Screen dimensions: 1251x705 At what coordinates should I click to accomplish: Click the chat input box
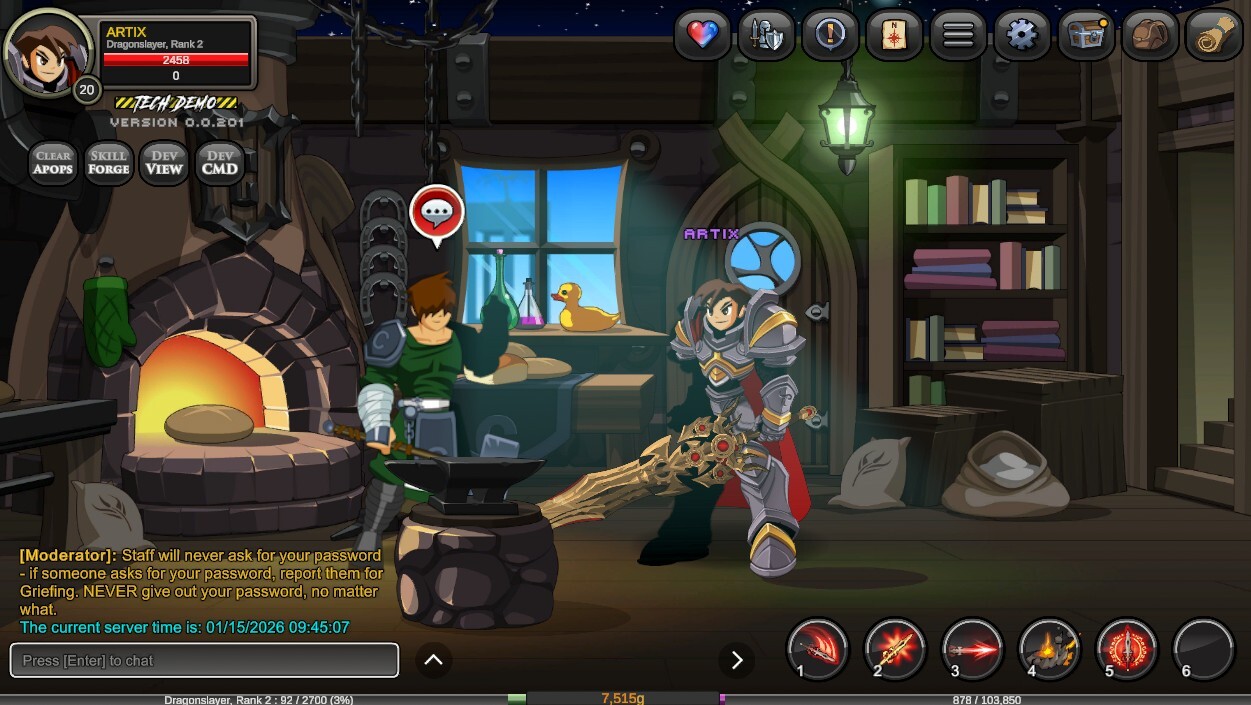[204, 660]
